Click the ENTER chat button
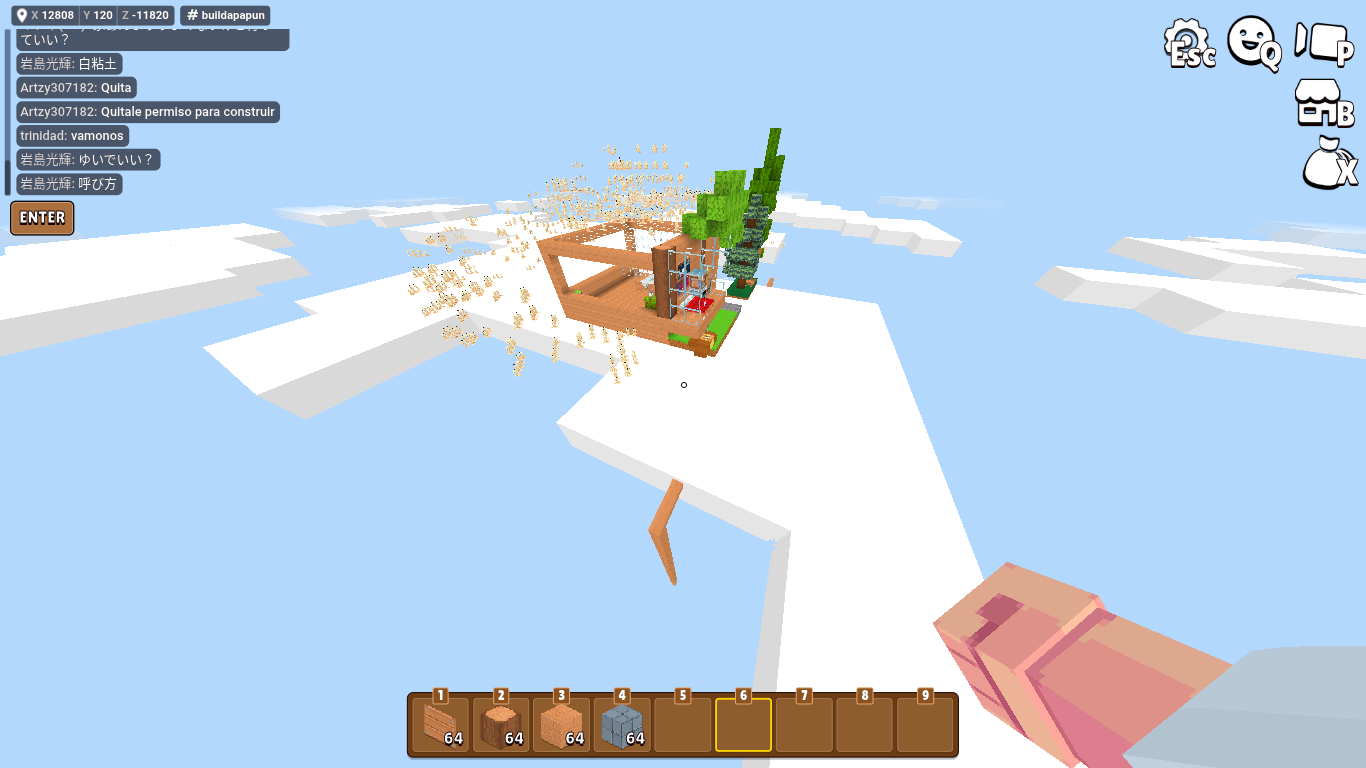 42,218
